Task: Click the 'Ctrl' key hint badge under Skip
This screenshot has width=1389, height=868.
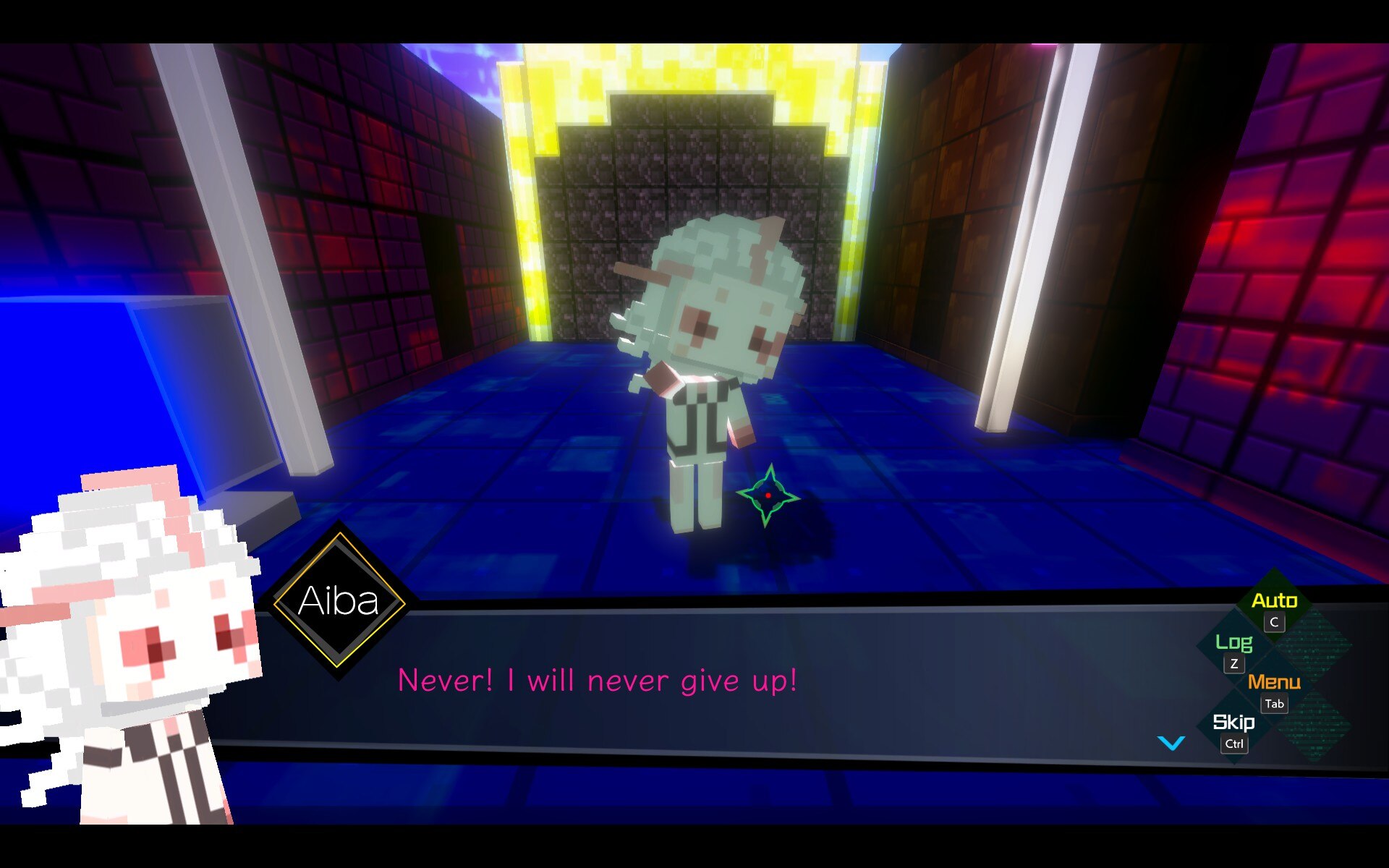Action: [1235, 744]
